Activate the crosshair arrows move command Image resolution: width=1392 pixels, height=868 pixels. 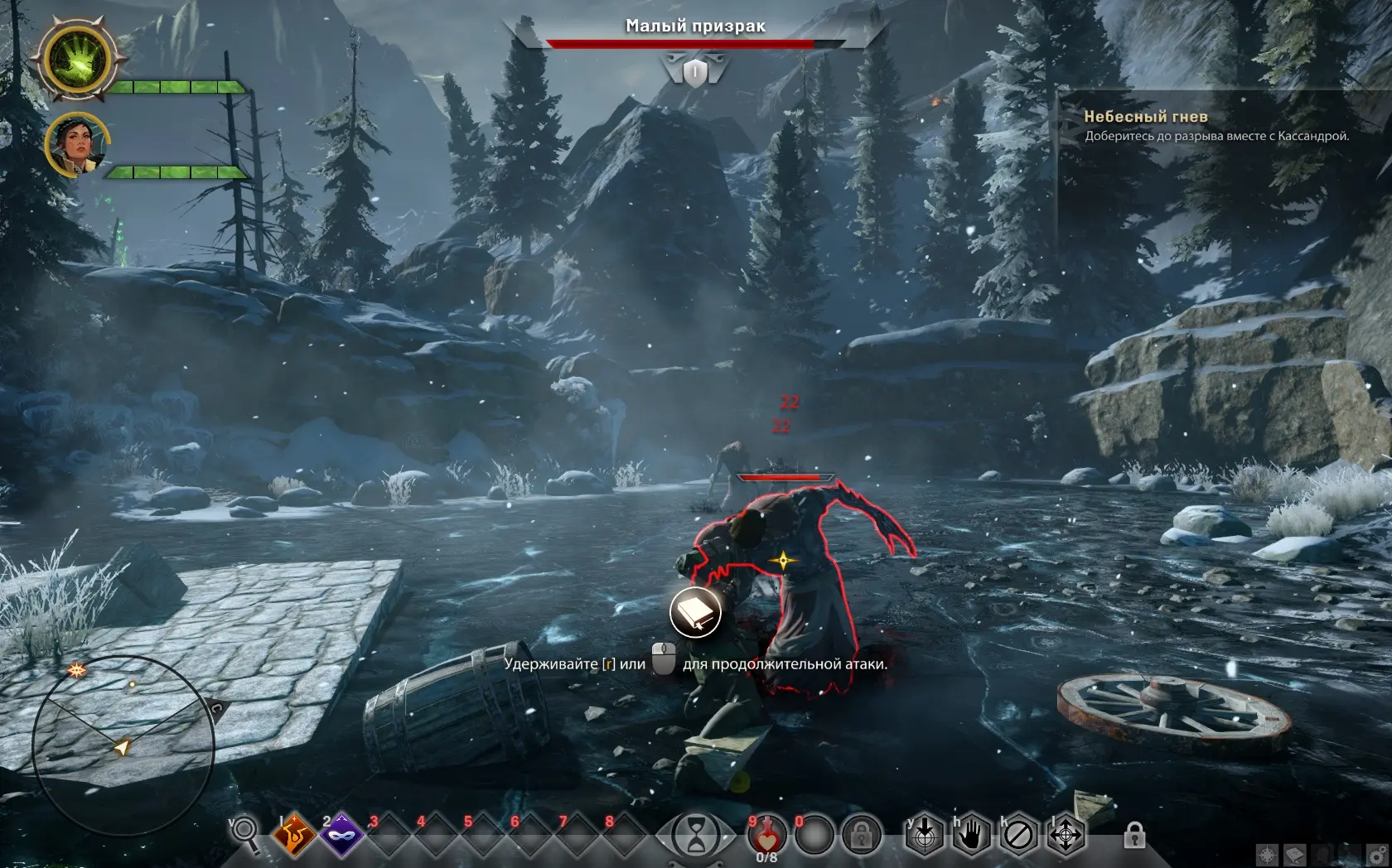coord(1066,837)
